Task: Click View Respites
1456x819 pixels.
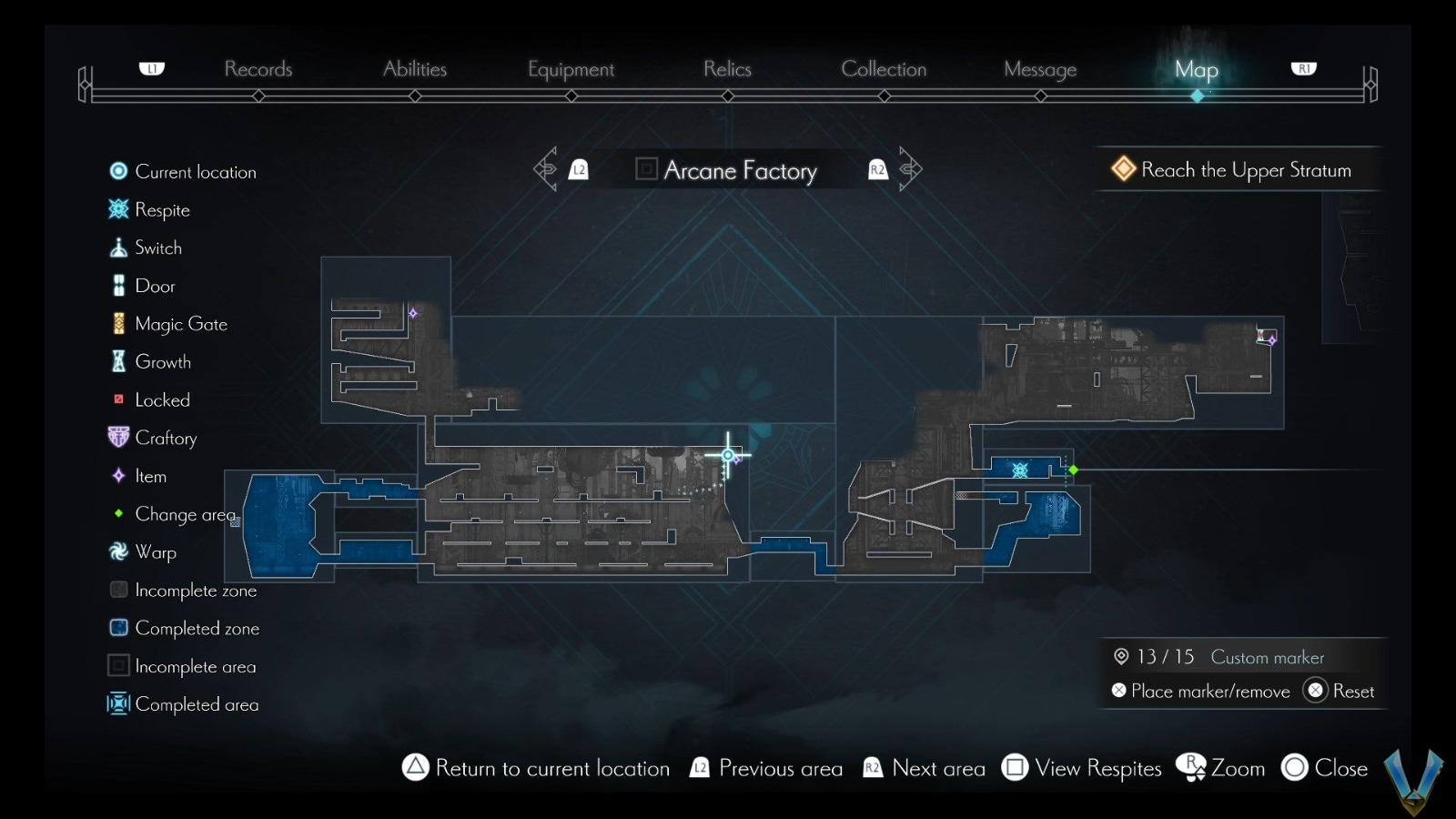Action: (x=1082, y=768)
